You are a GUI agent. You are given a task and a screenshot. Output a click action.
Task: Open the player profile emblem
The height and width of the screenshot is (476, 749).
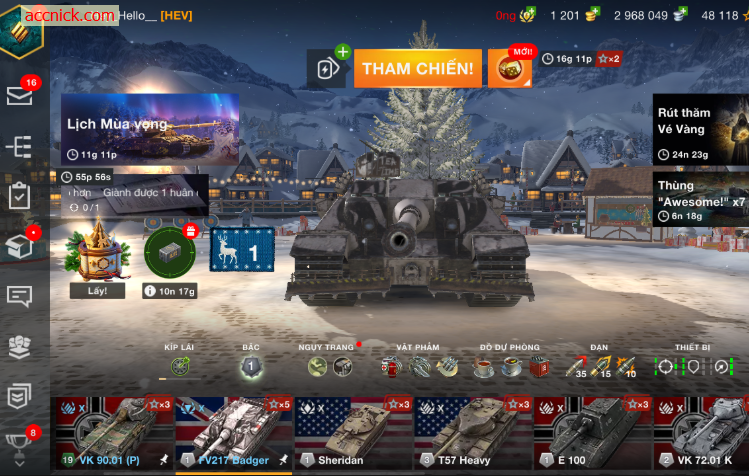tap(22, 28)
